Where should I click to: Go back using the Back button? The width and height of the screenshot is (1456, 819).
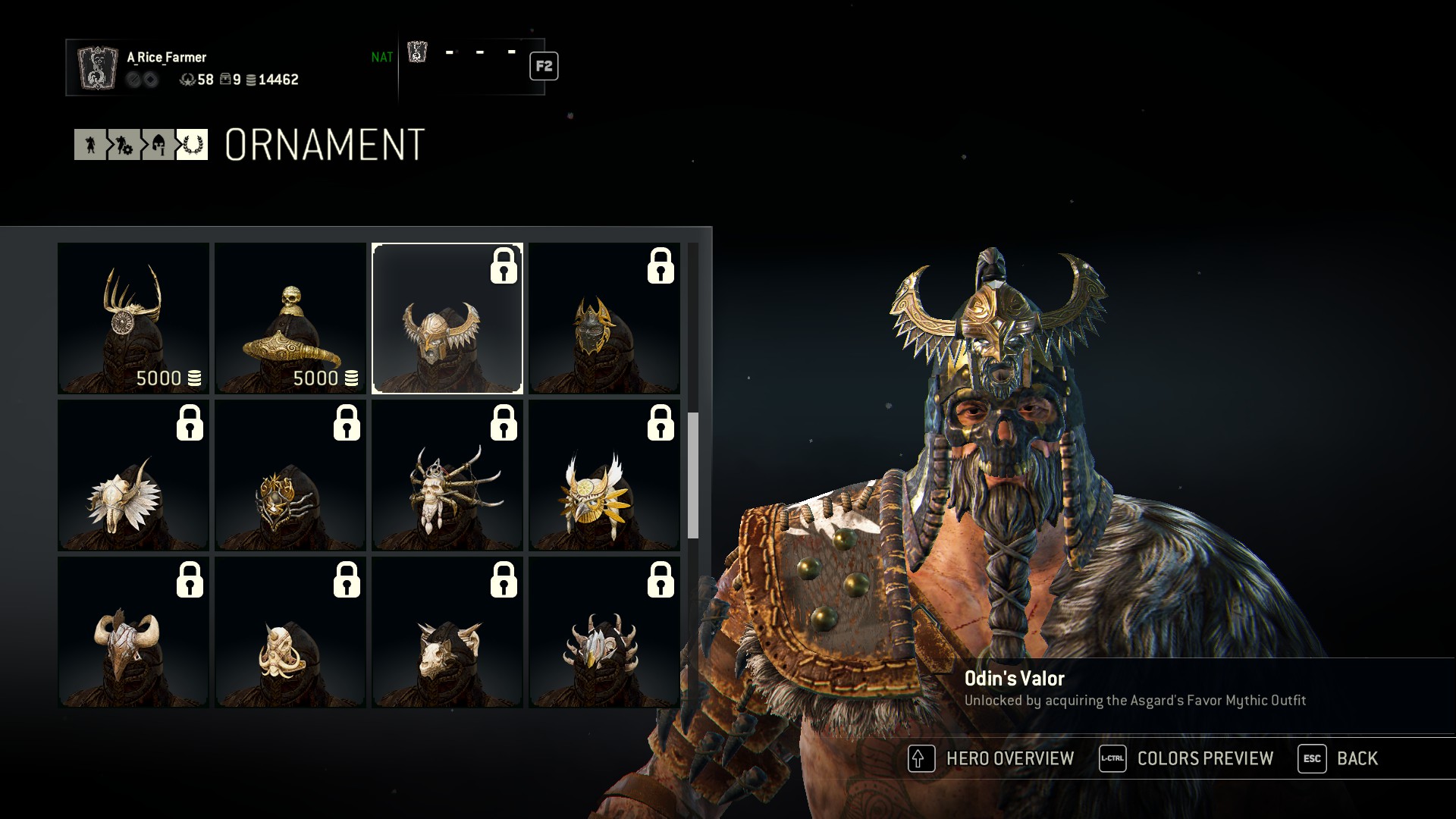tap(1339, 758)
